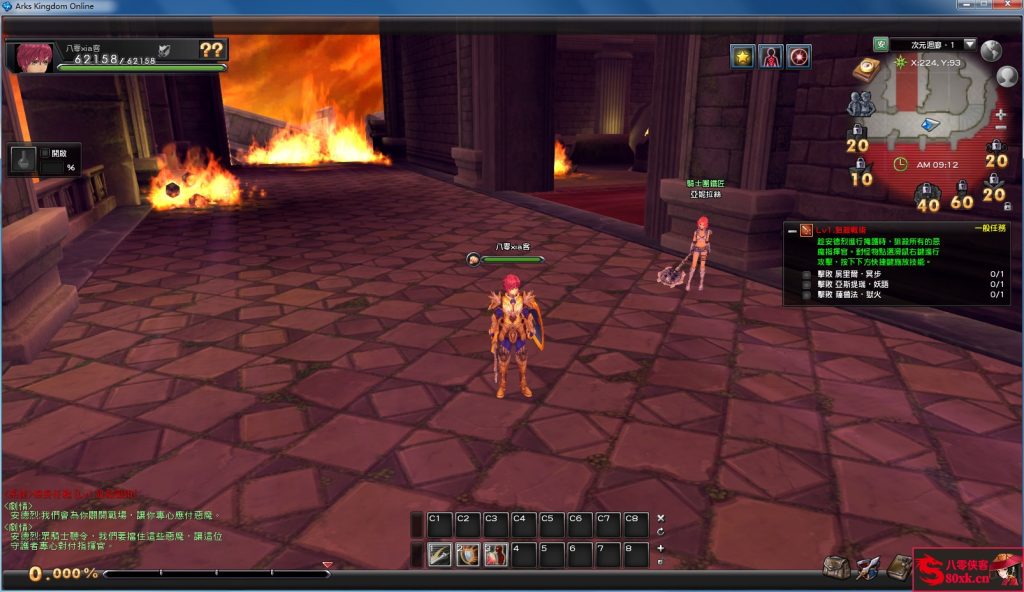
Task: Collapse the Lv1 quest tracker entry
Action: (791, 230)
